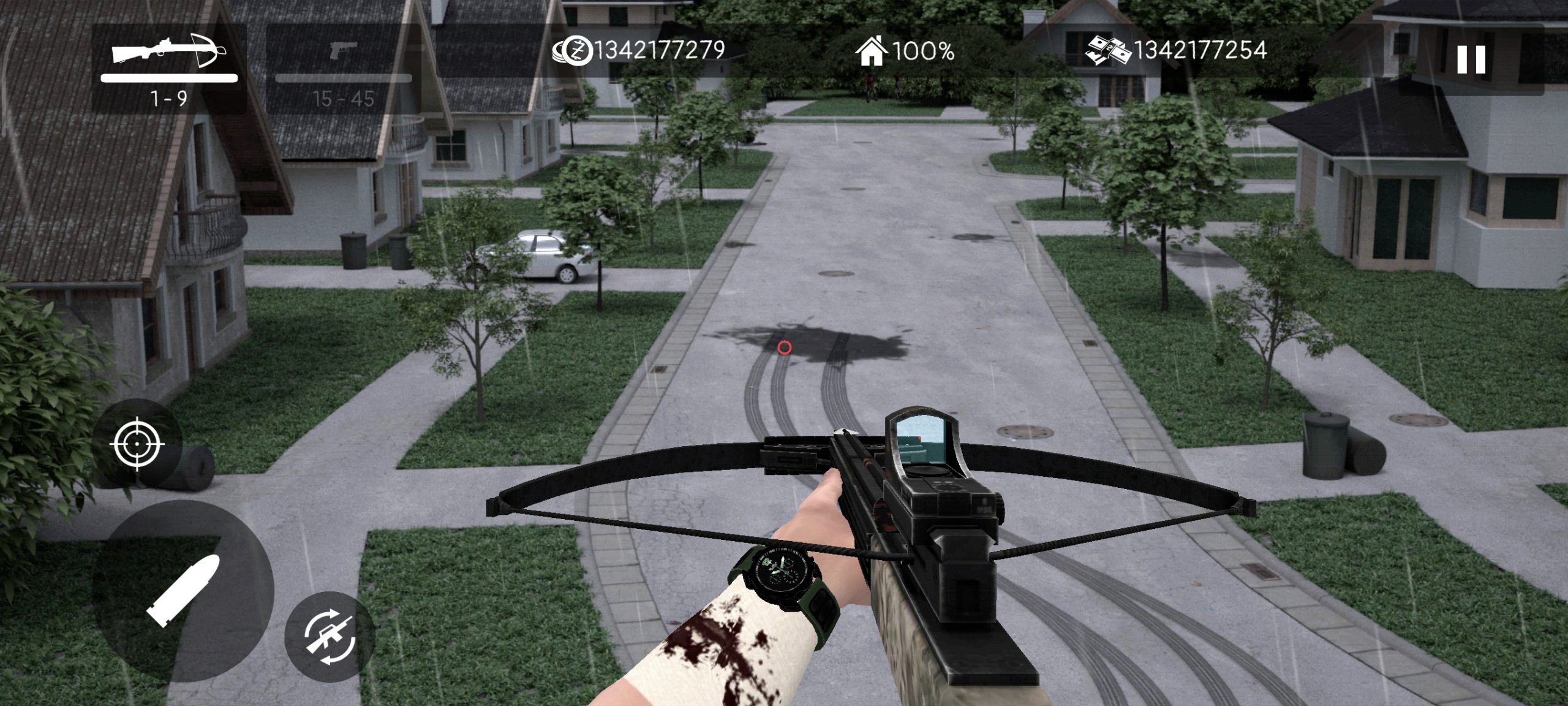Switch to the pistol weapon slot
Viewport: 1568px width, 706px height.
tap(343, 69)
